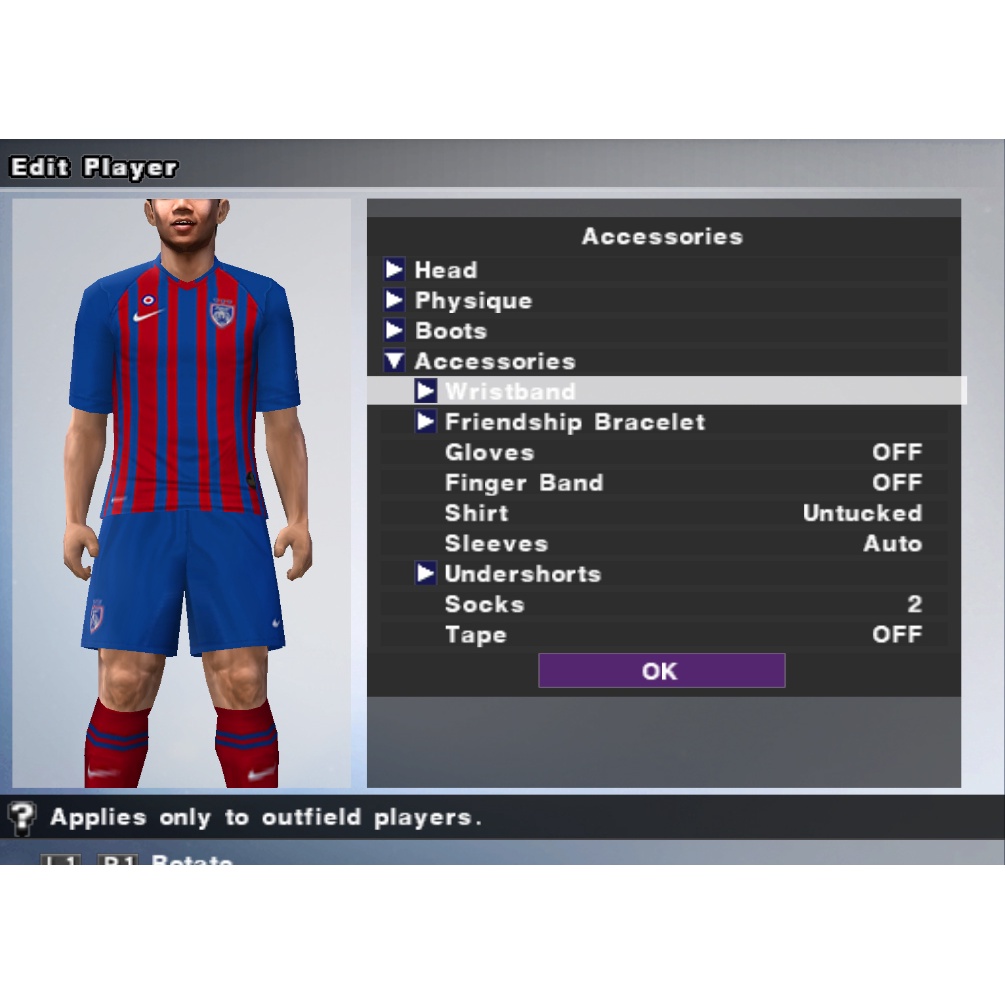The image size is (1005, 1005).
Task: Expand the Head category
Action: tap(445, 270)
